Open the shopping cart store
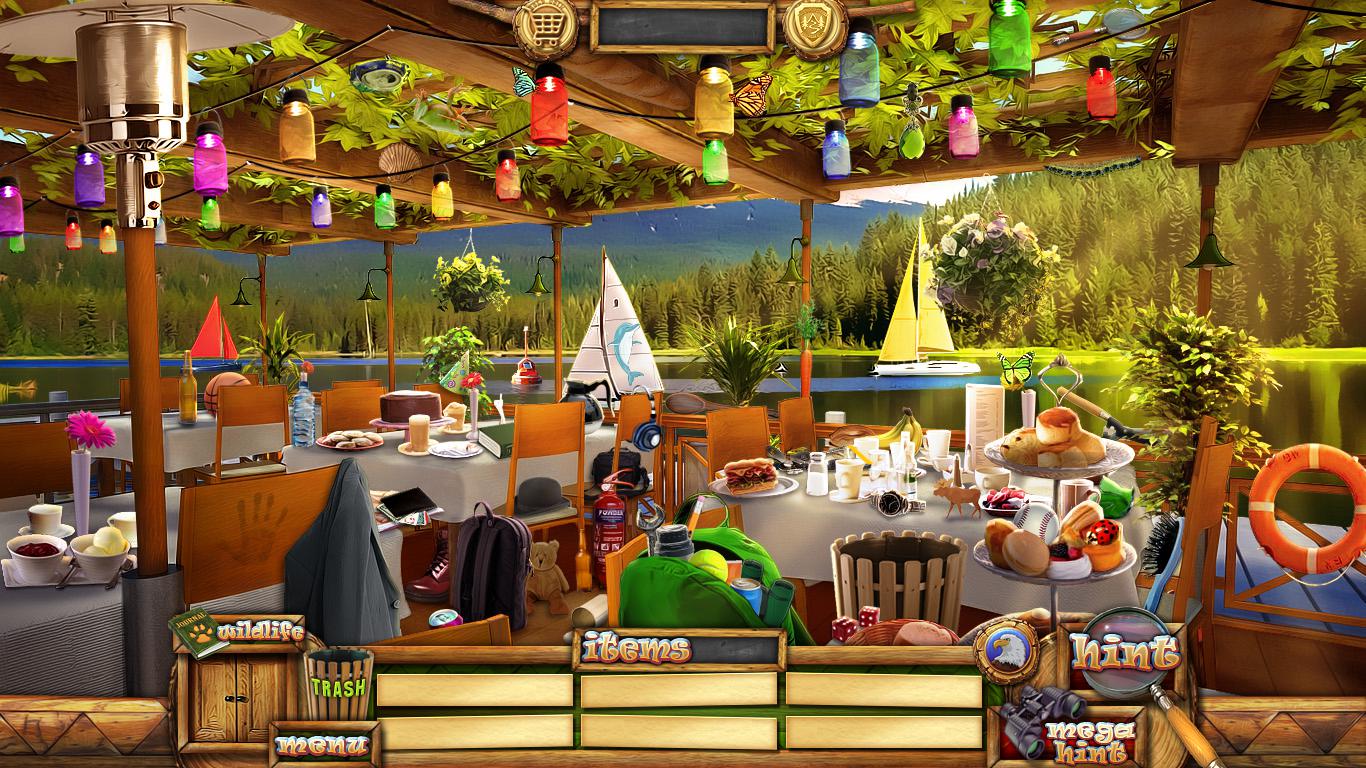 click(545, 28)
